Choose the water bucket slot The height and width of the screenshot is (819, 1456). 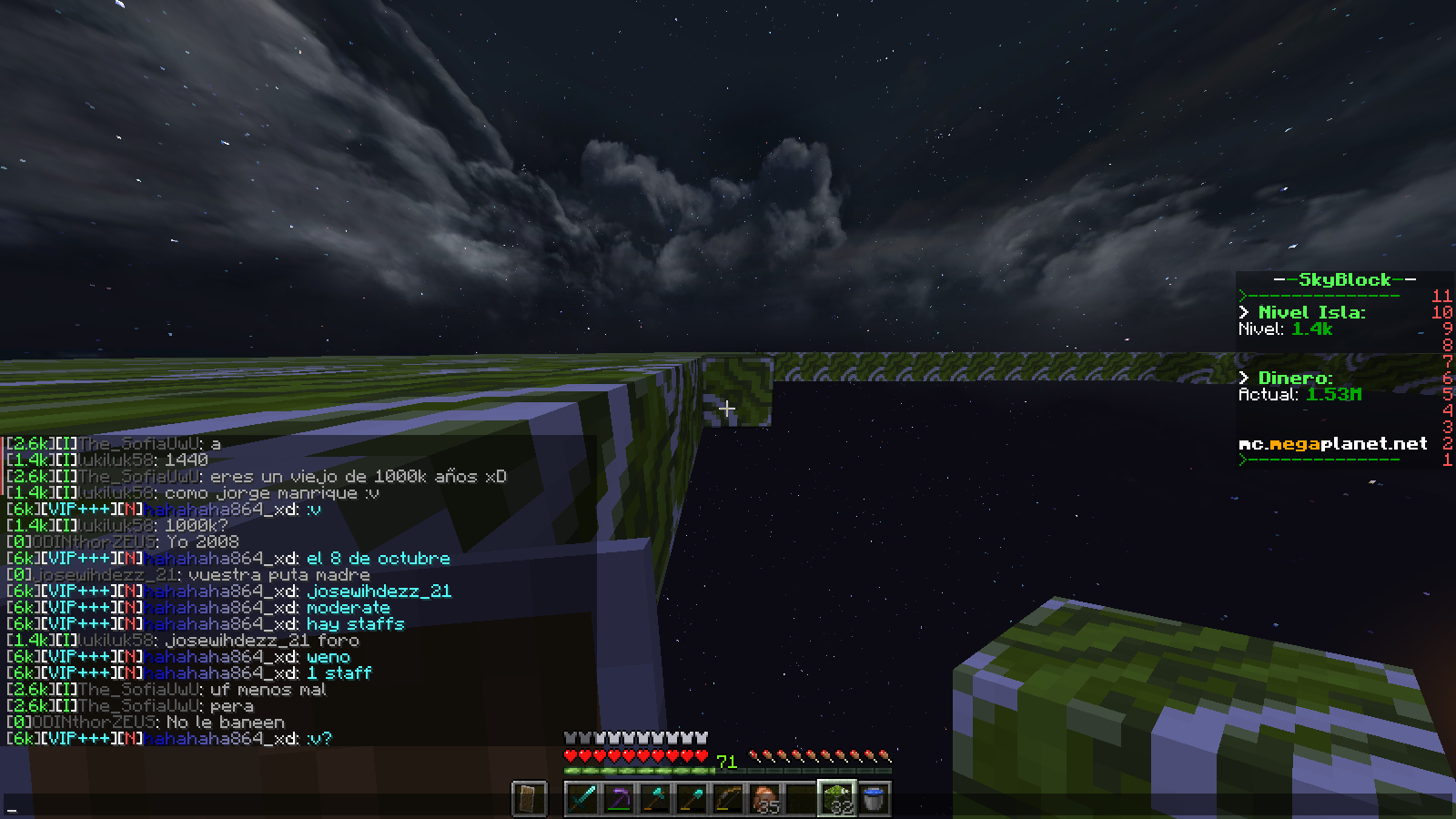pyautogui.click(x=874, y=799)
